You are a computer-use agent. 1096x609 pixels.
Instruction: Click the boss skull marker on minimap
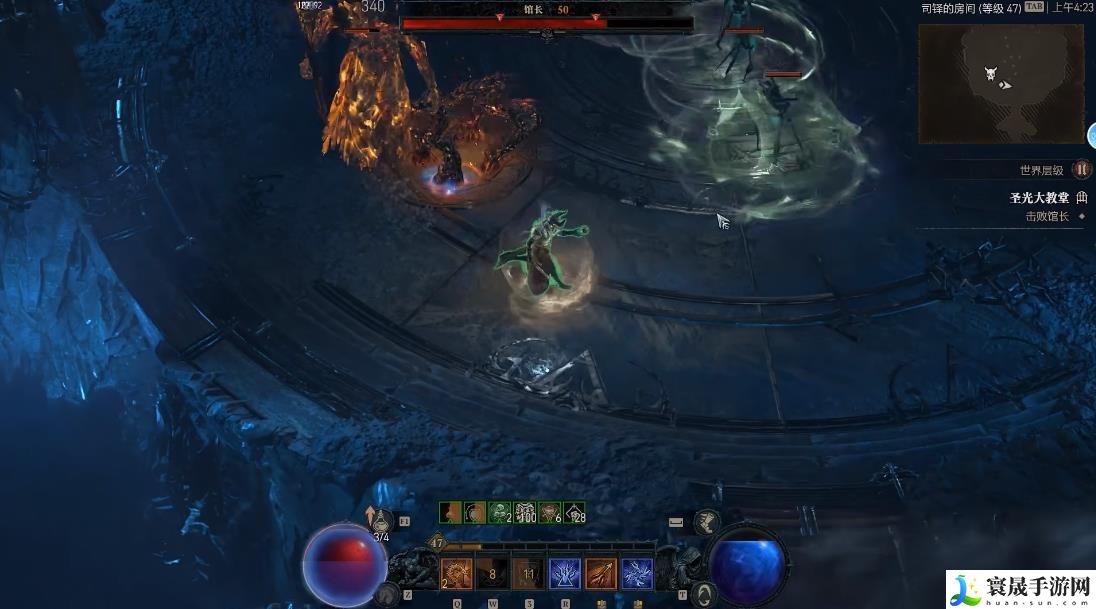[989, 74]
